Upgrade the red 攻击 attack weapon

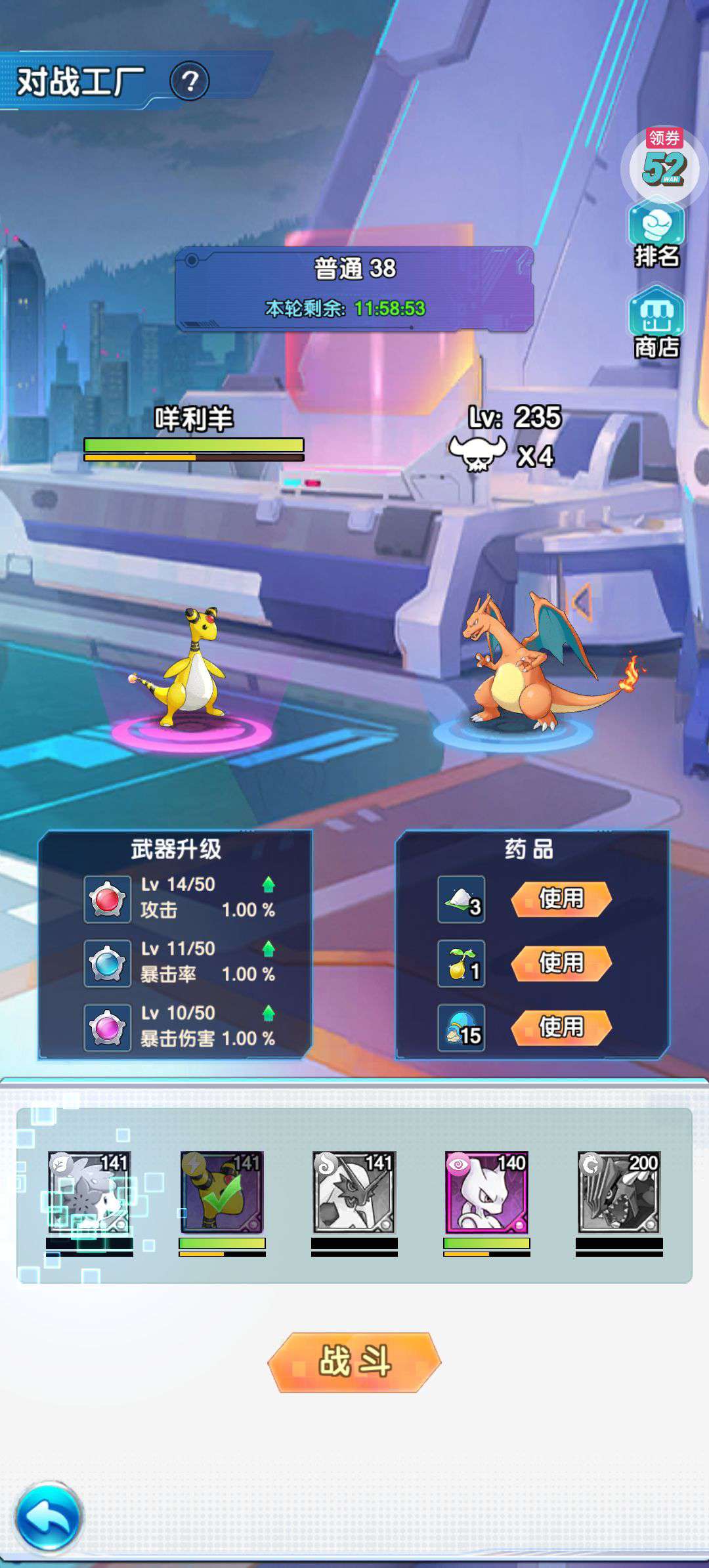pos(268,885)
